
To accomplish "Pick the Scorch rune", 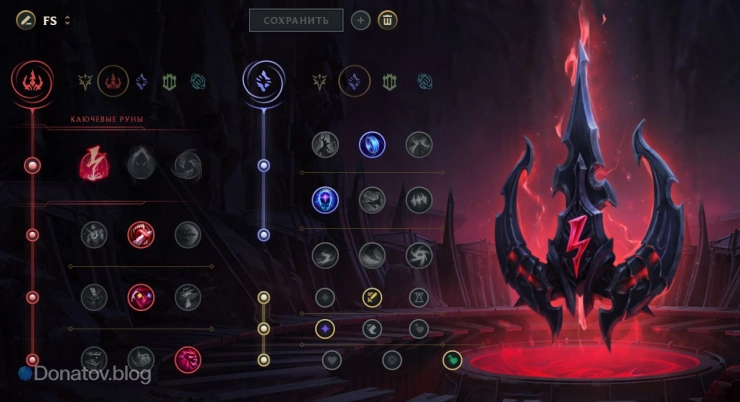I will click(x=325, y=255).
